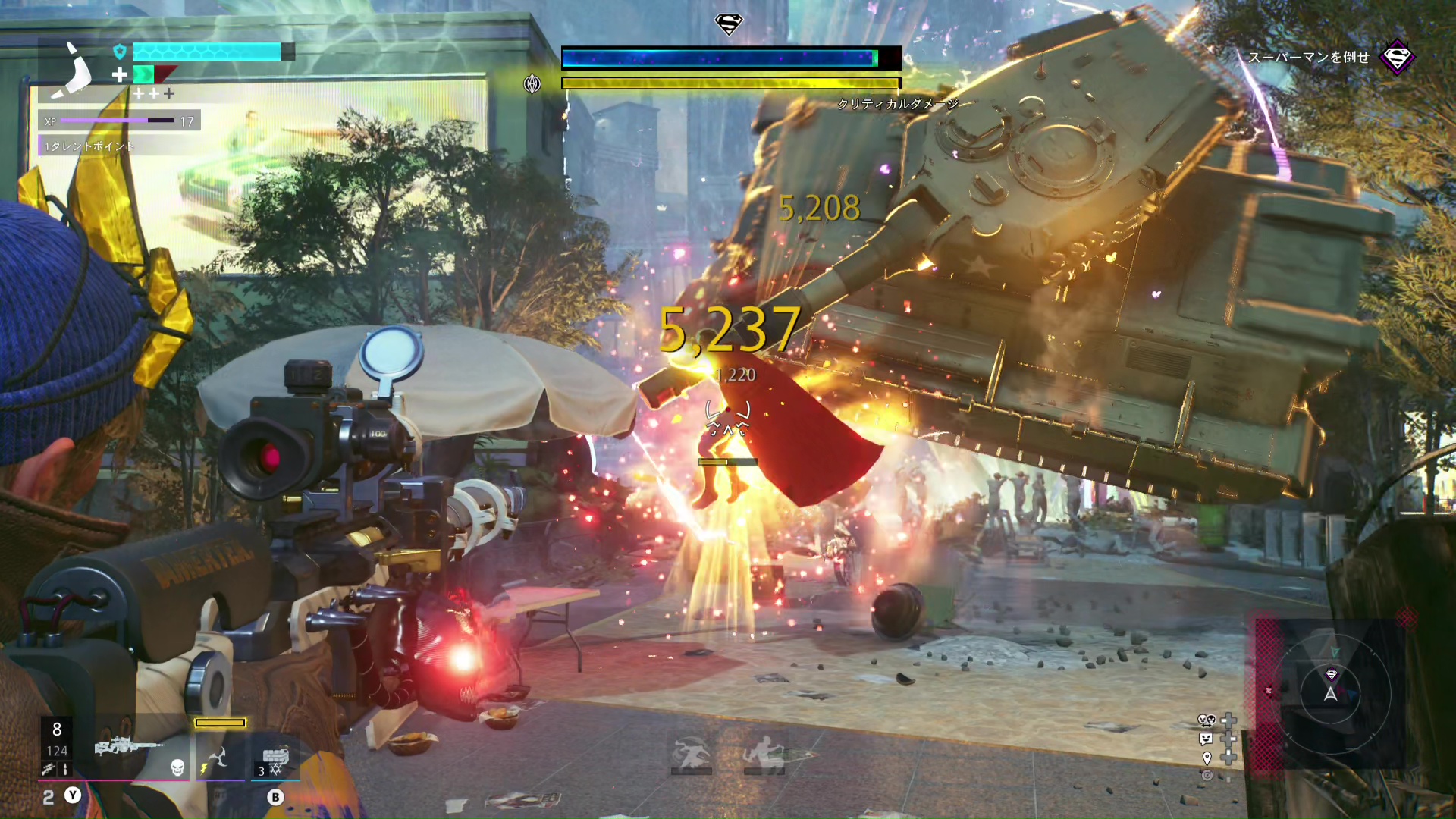Open the emote speech bubble icon

click(x=1206, y=739)
